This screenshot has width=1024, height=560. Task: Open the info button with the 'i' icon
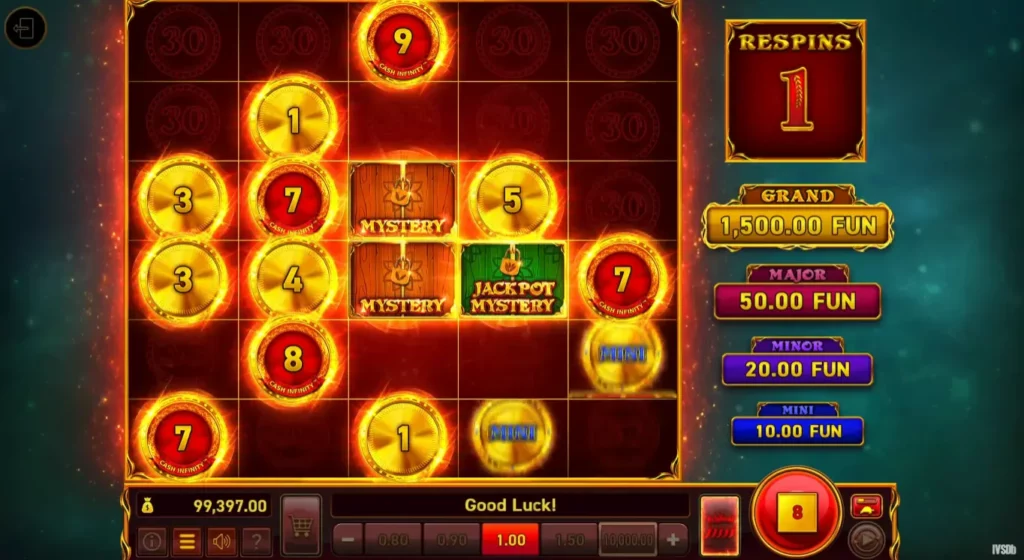(x=153, y=542)
